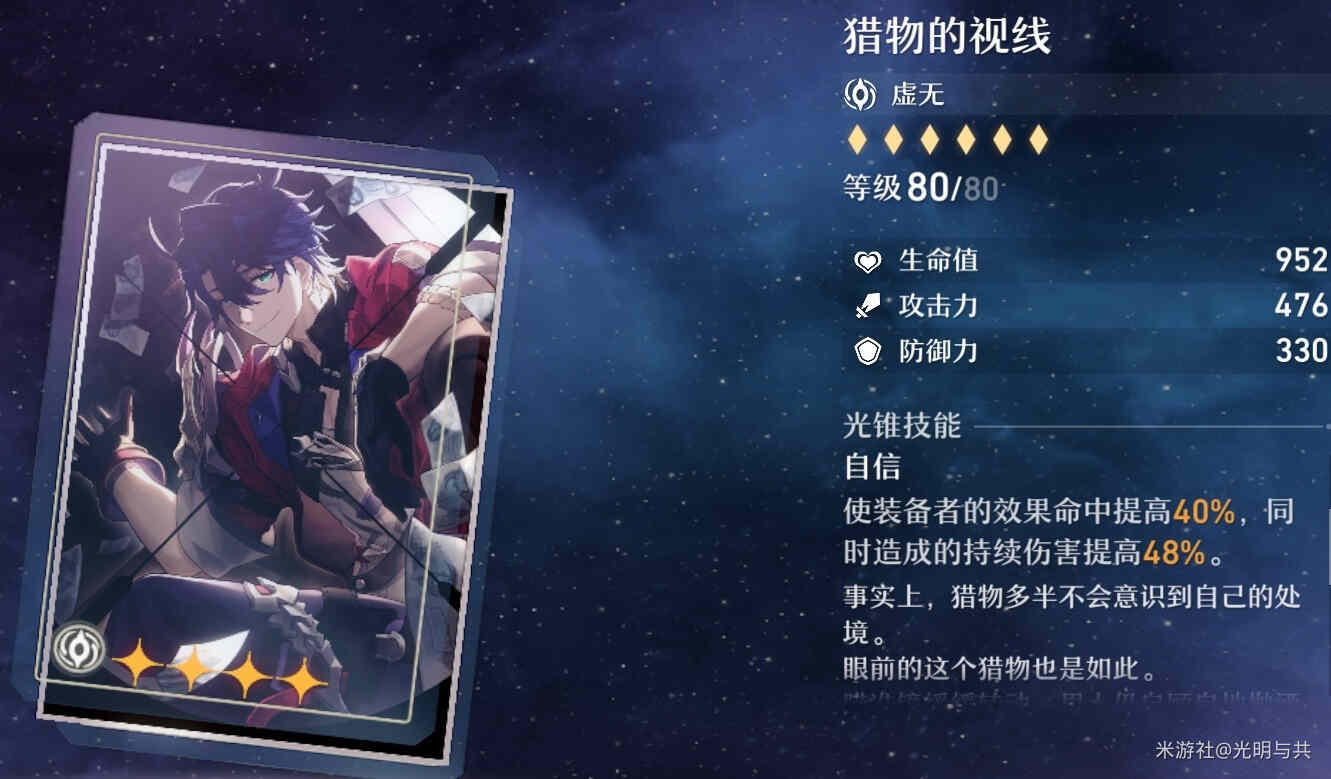Select the 虚无 path icon beside the name
The width and height of the screenshot is (1331, 779).
coord(860,95)
